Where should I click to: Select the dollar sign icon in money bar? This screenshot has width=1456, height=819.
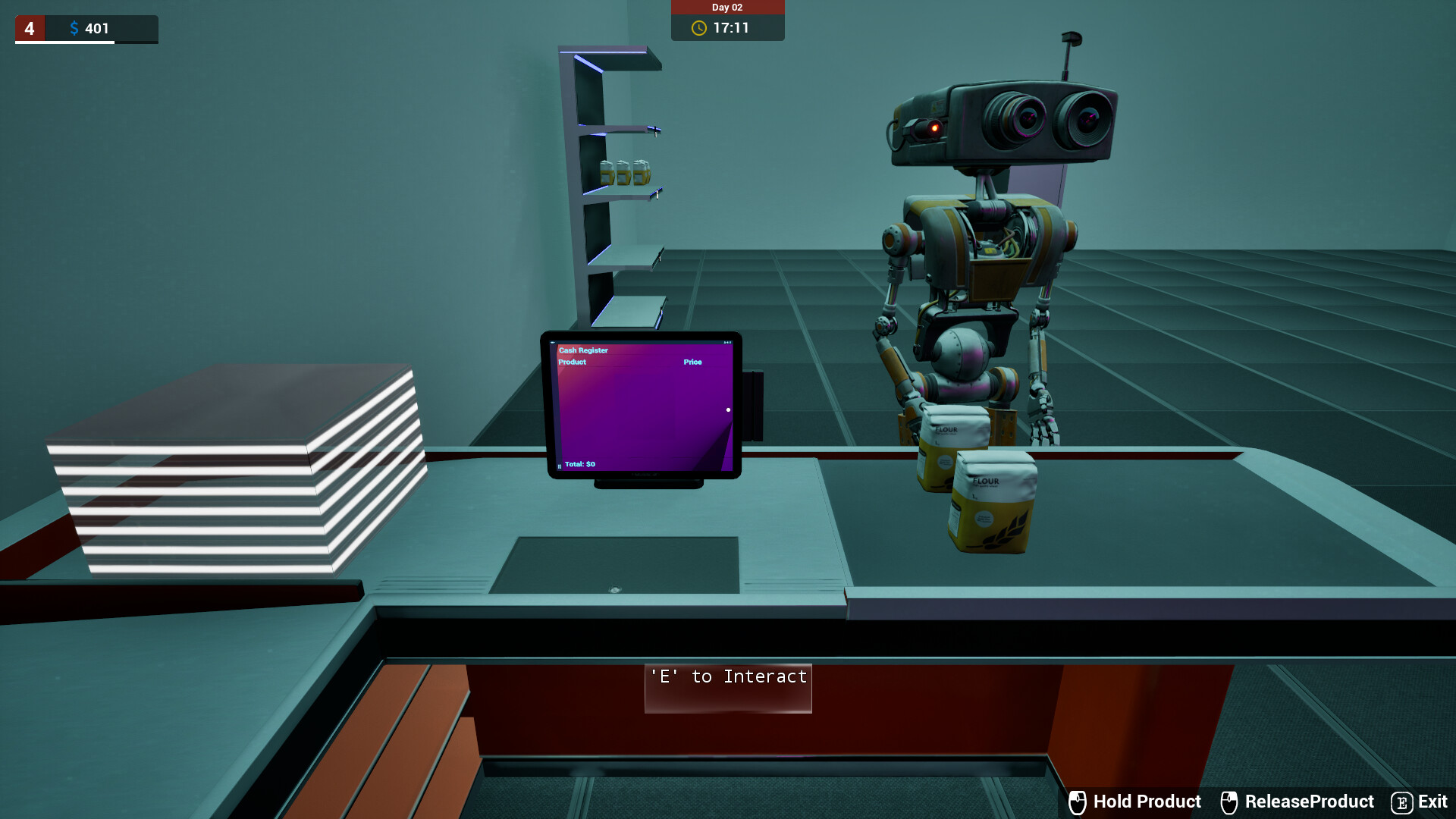(x=74, y=28)
